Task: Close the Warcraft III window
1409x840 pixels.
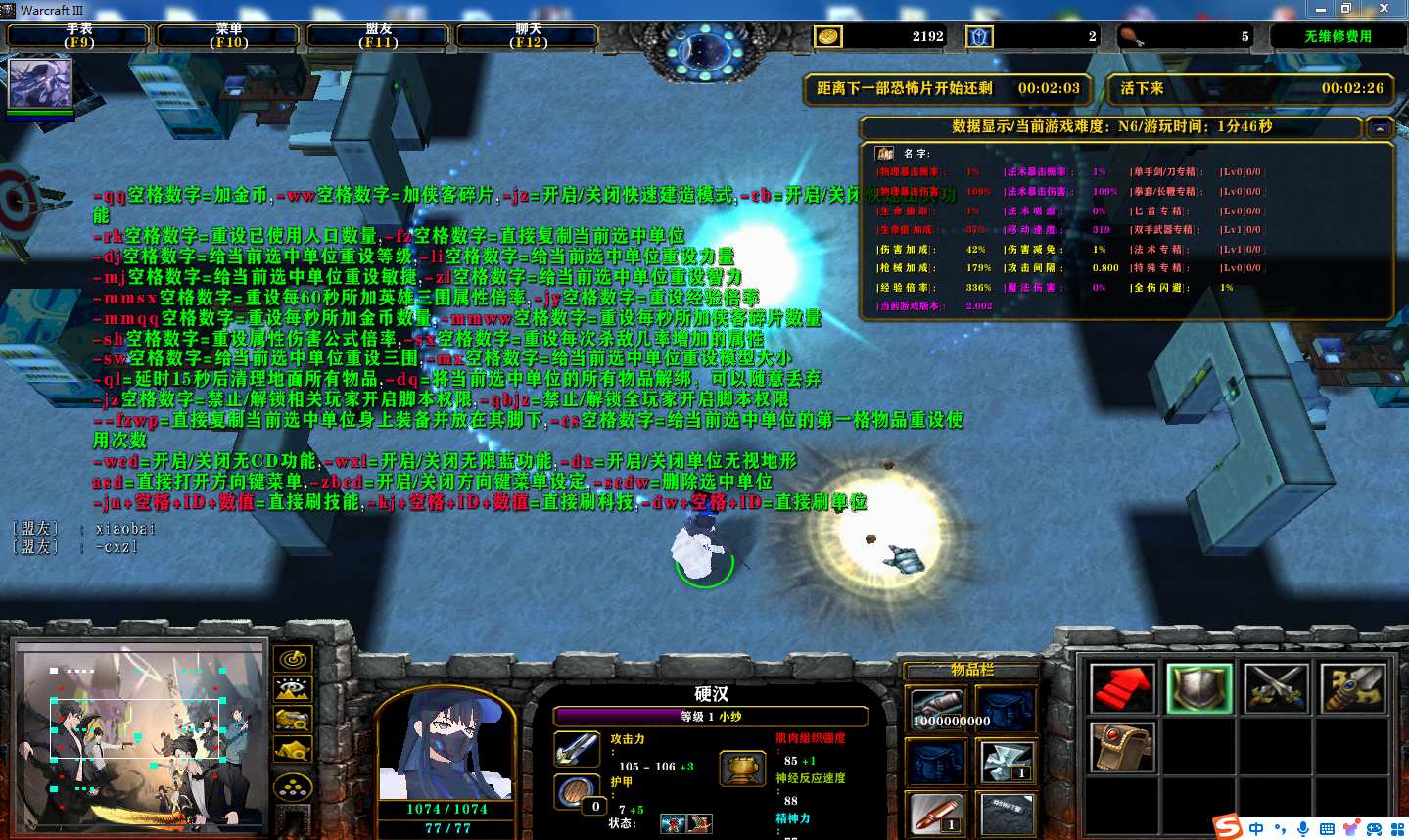Action: tap(1384, 8)
